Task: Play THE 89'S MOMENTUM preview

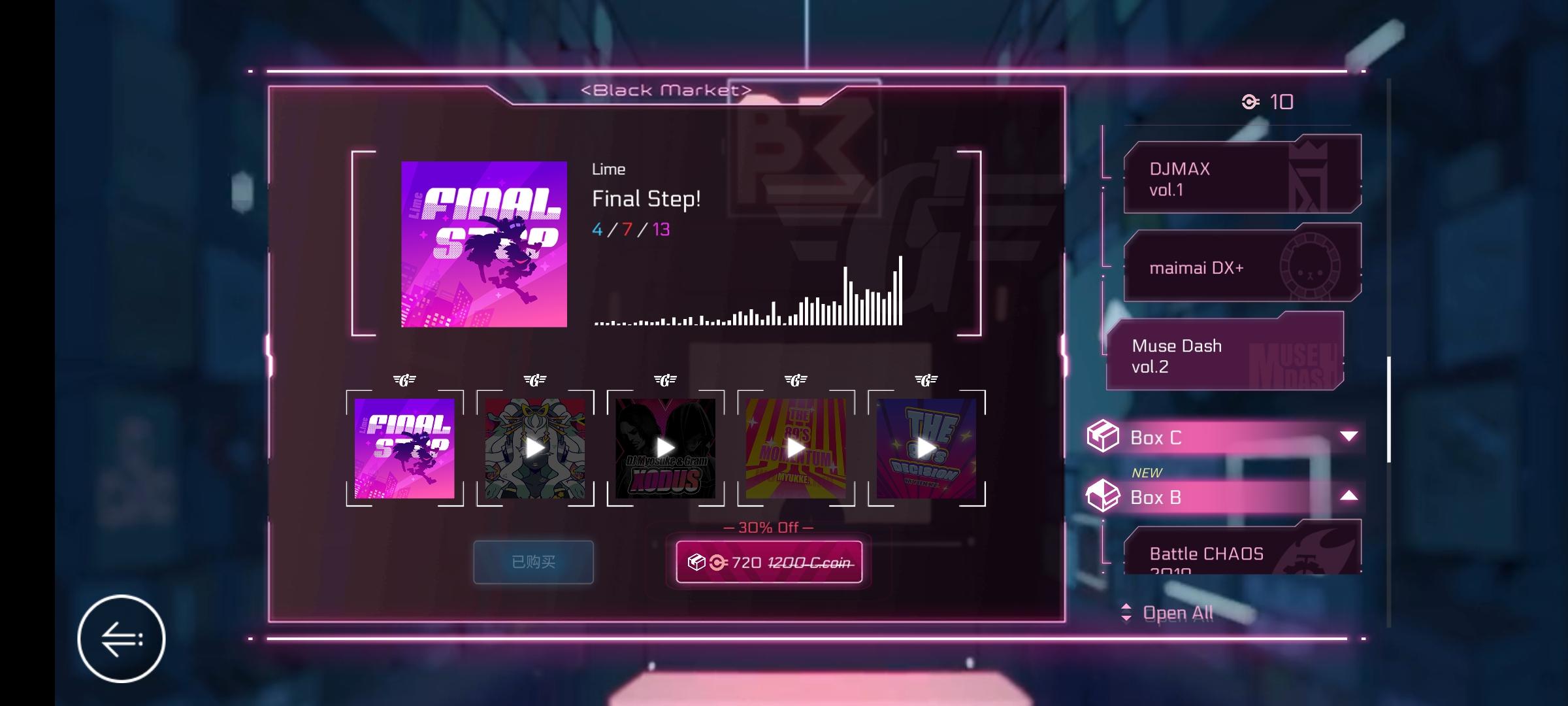Action: 794,447
